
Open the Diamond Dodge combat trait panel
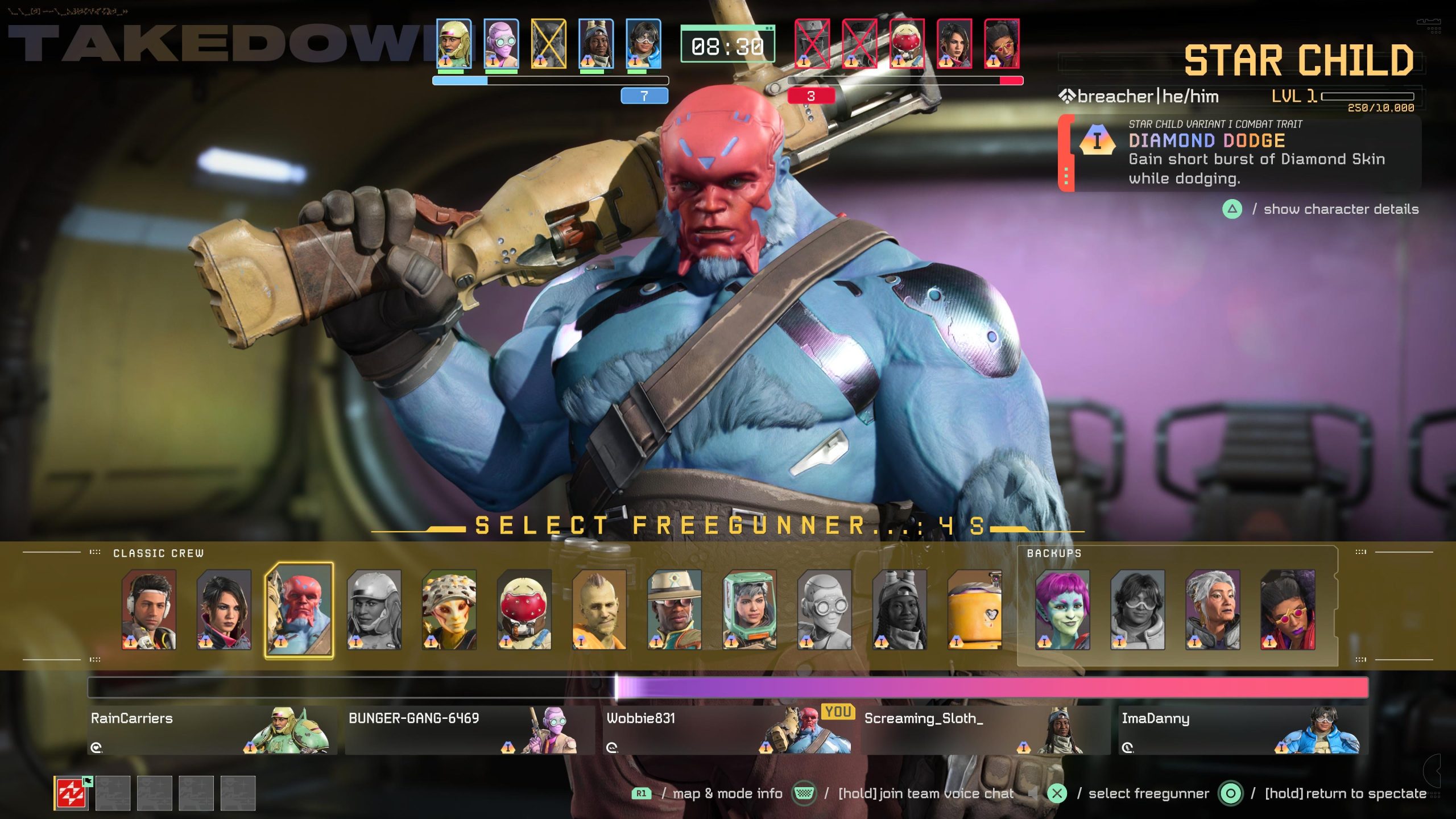click(1240, 154)
